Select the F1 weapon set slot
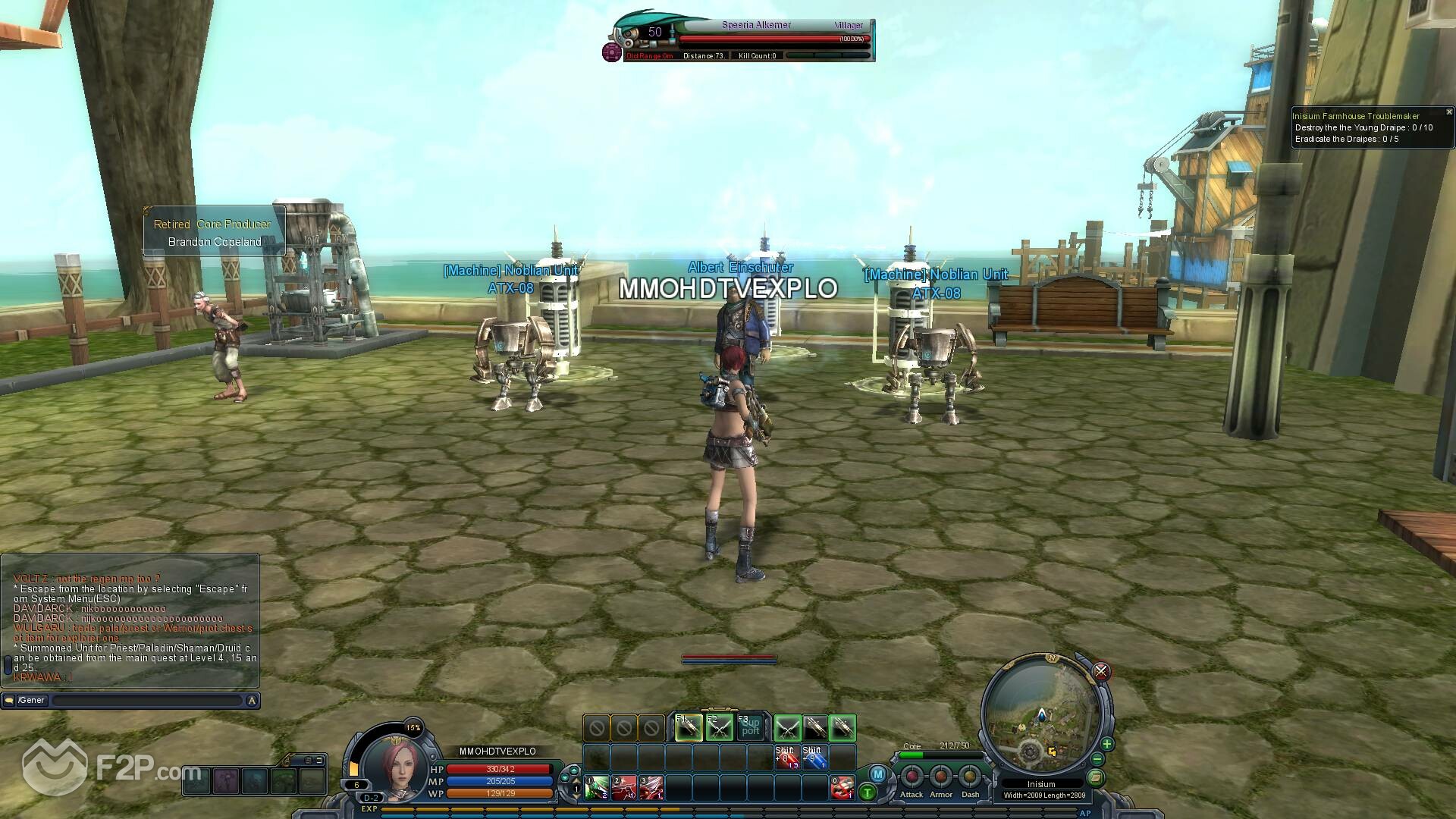This screenshot has height=819, width=1456. 689,728
